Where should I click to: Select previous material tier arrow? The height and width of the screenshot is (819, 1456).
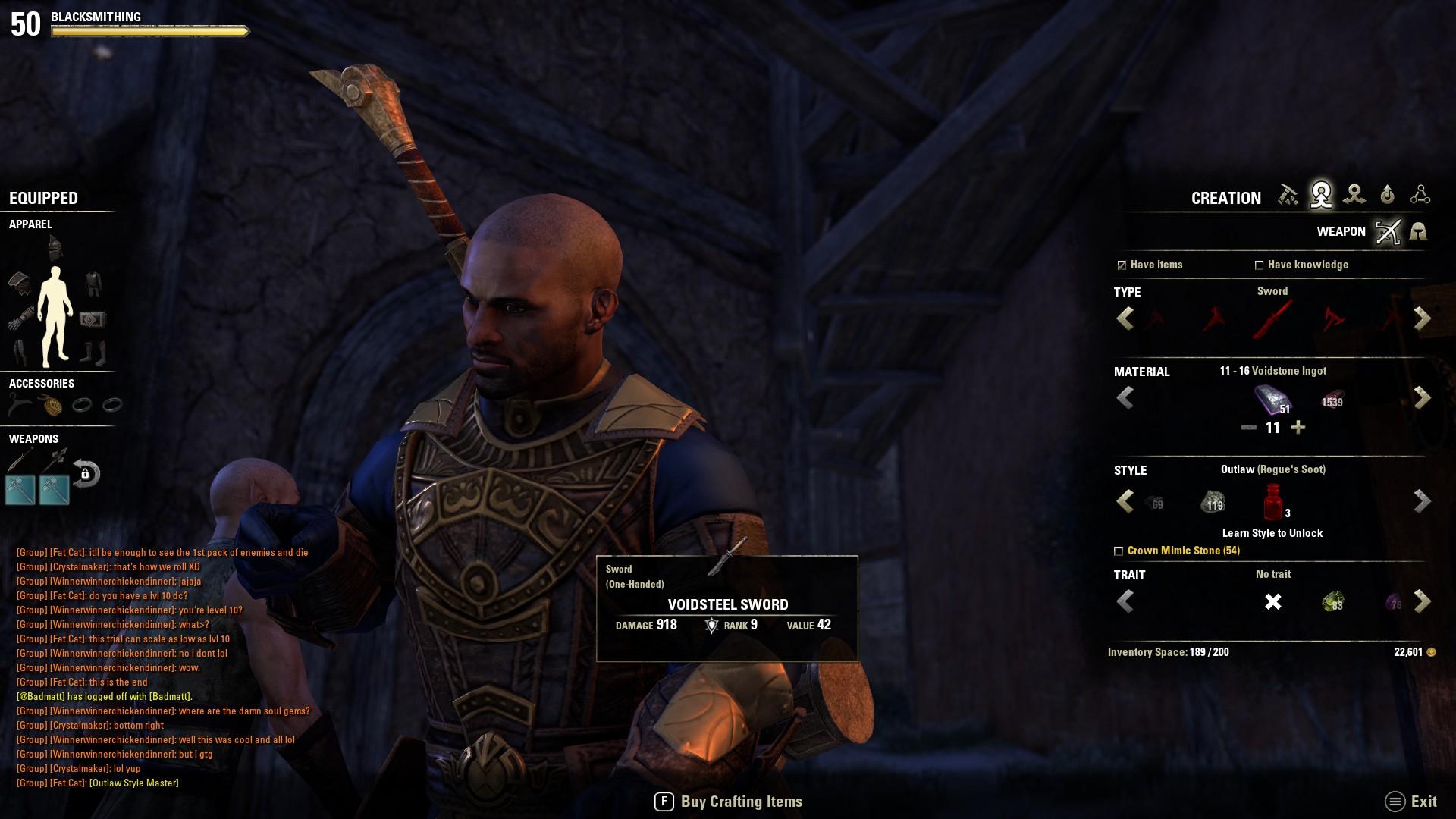1125,397
